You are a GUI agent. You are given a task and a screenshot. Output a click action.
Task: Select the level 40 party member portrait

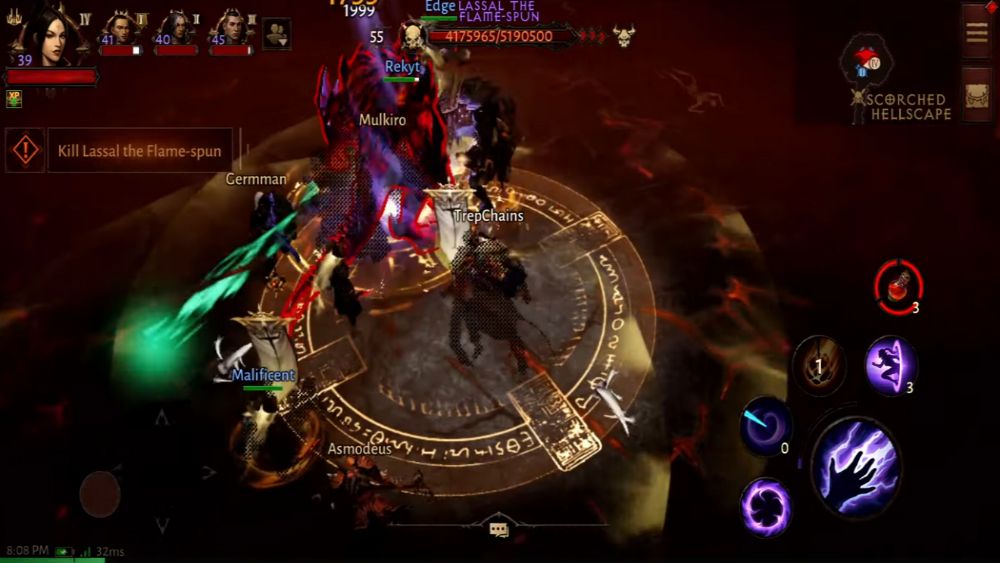click(176, 28)
